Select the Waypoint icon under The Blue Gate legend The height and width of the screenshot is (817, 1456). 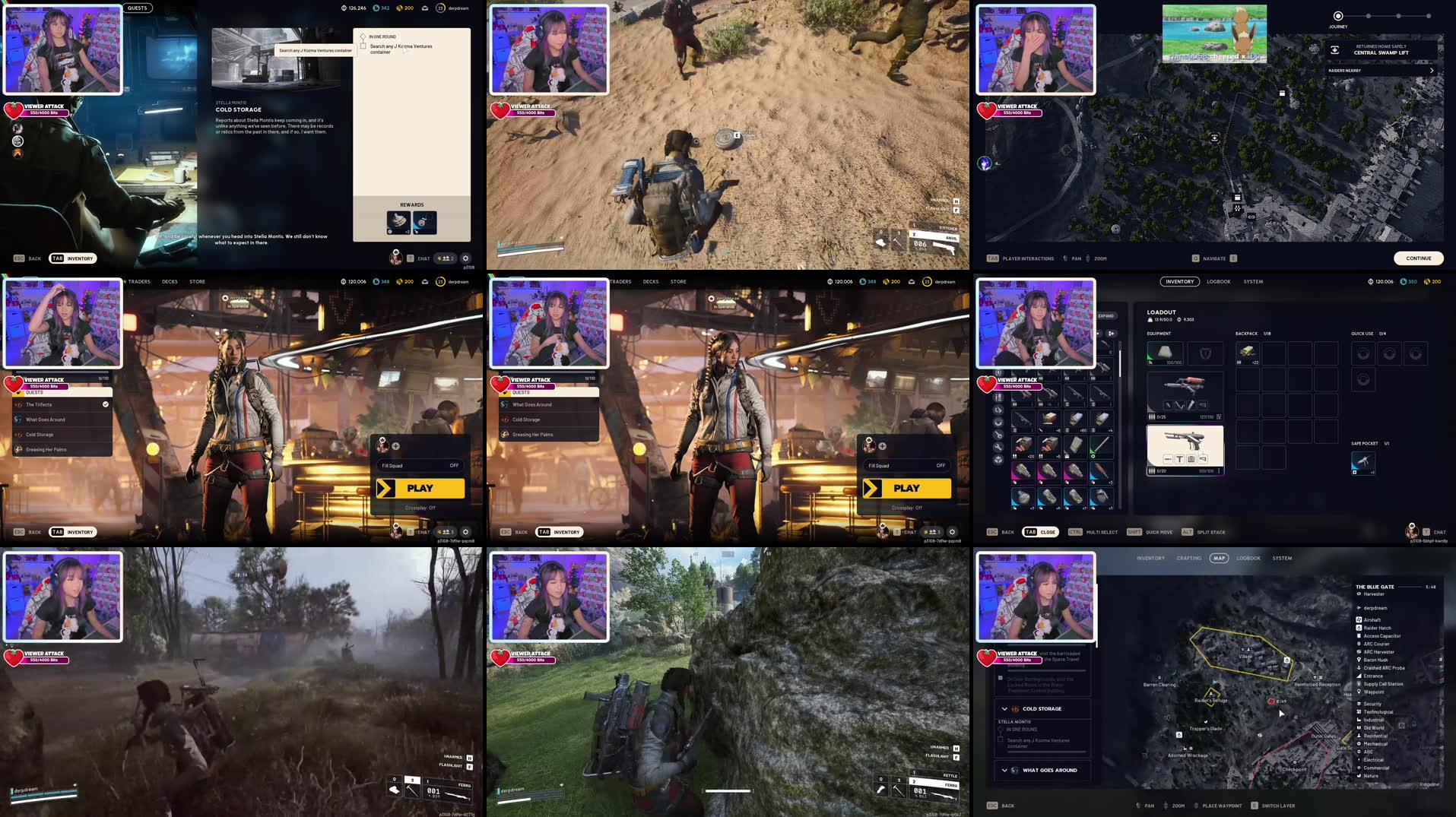pyautogui.click(x=1359, y=692)
